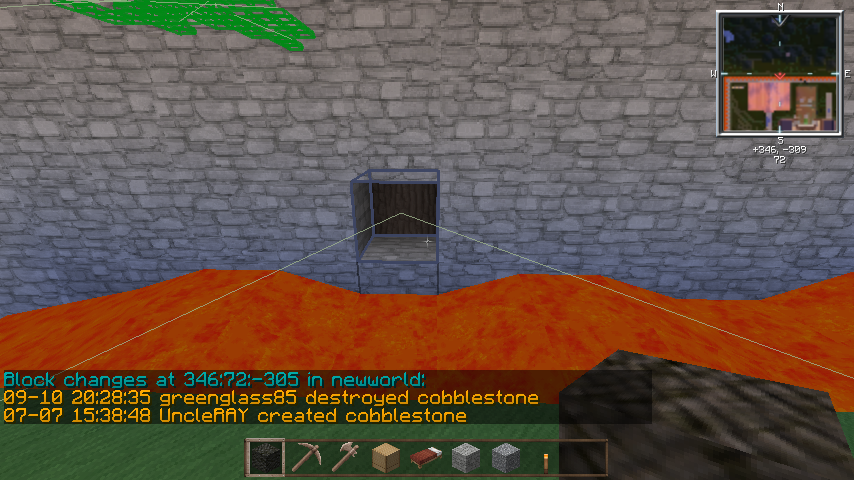Choose the wooden planks block slot
This screenshot has height=480, width=854.
click(x=385, y=458)
